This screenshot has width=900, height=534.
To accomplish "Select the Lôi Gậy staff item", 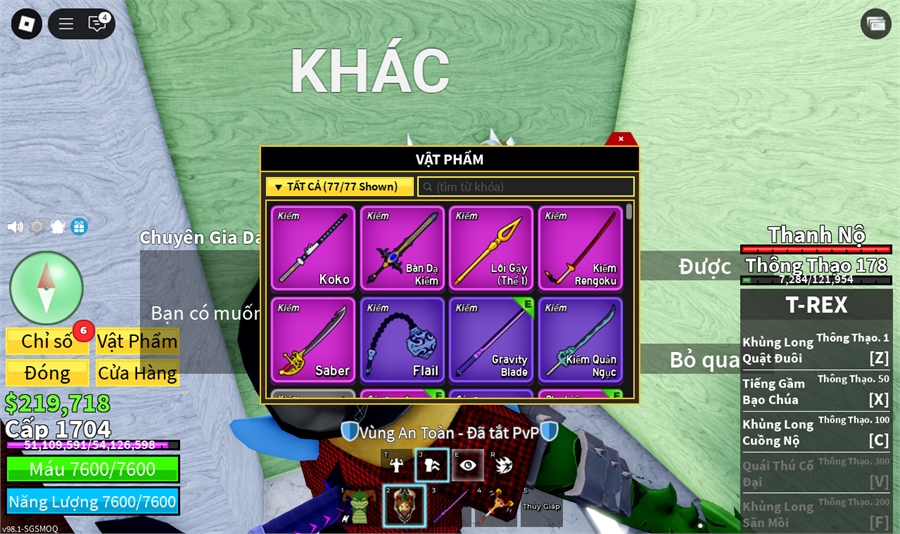I will point(491,249).
